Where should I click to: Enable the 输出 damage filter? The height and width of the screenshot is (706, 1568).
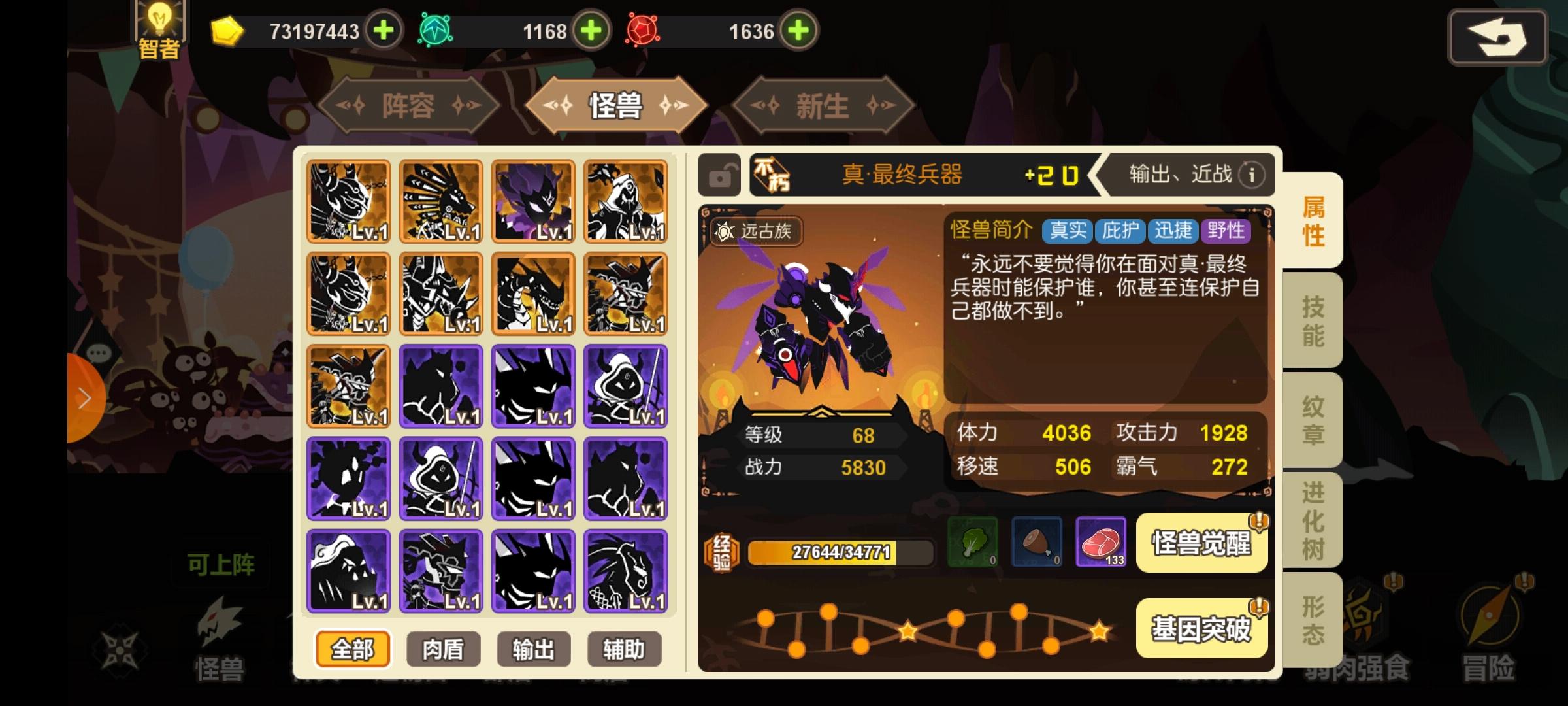tap(533, 649)
